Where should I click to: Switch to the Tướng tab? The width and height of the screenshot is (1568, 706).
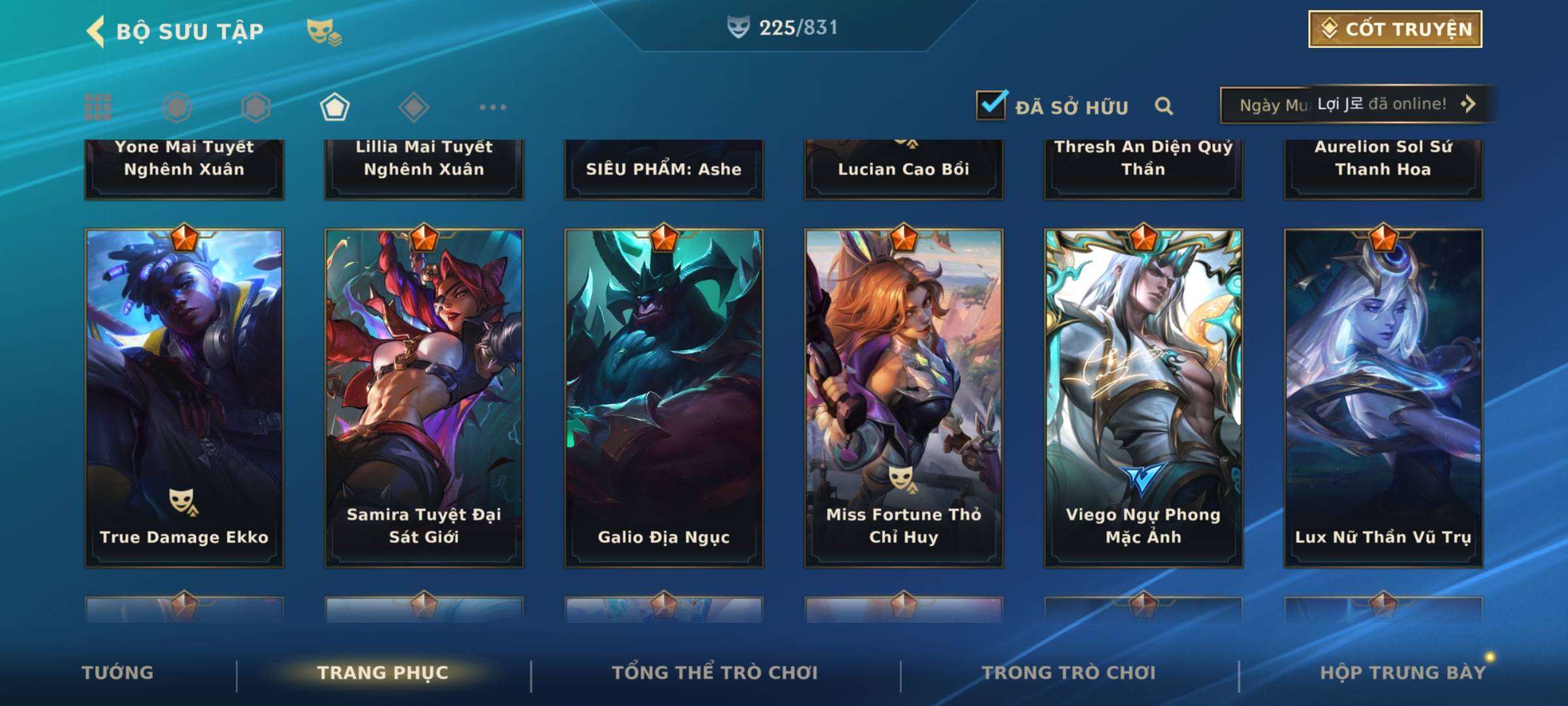click(x=118, y=673)
